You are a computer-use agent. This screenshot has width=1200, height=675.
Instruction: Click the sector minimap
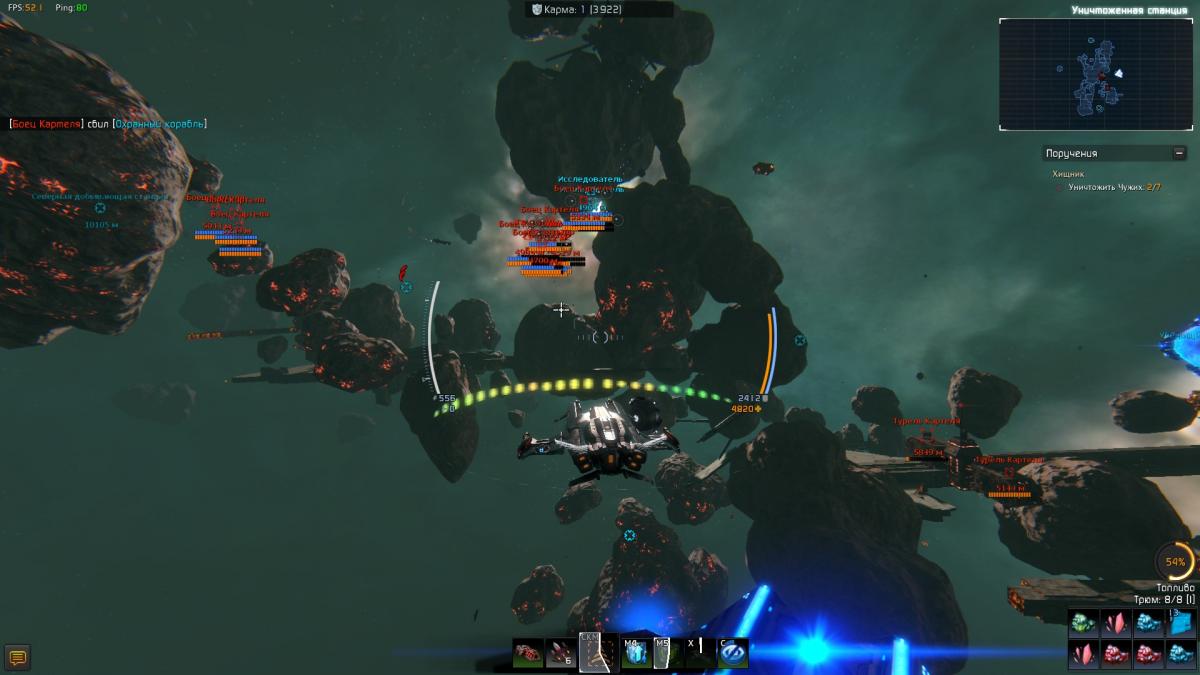pyautogui.click(x=1095, y=74)
